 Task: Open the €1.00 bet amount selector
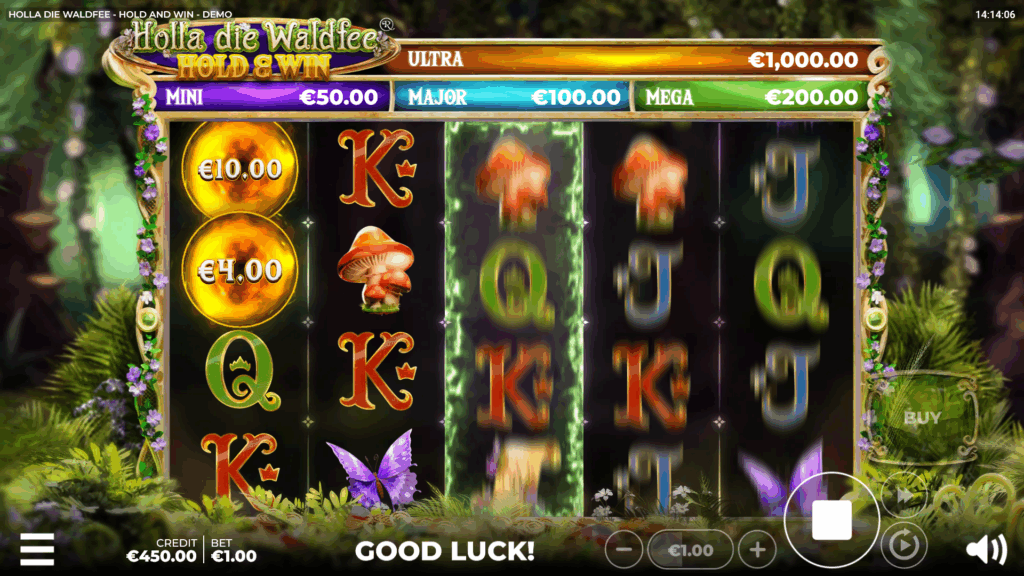(x=690, y=549)
